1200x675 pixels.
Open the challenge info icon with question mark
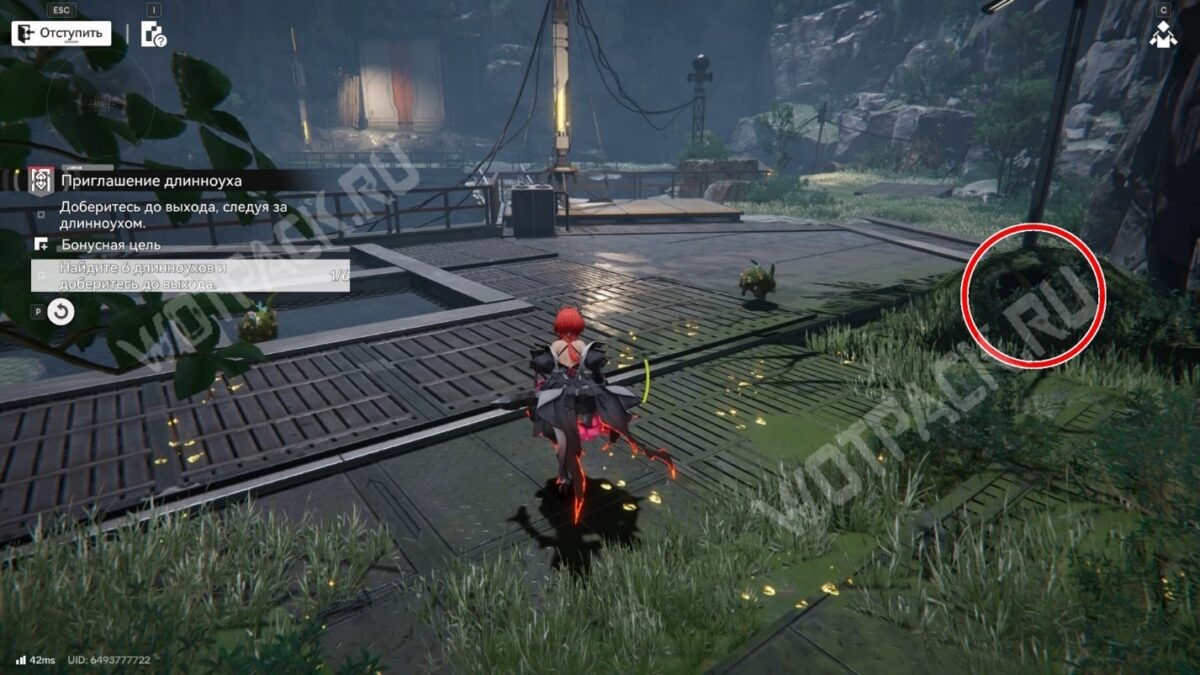tap(153, 35)
